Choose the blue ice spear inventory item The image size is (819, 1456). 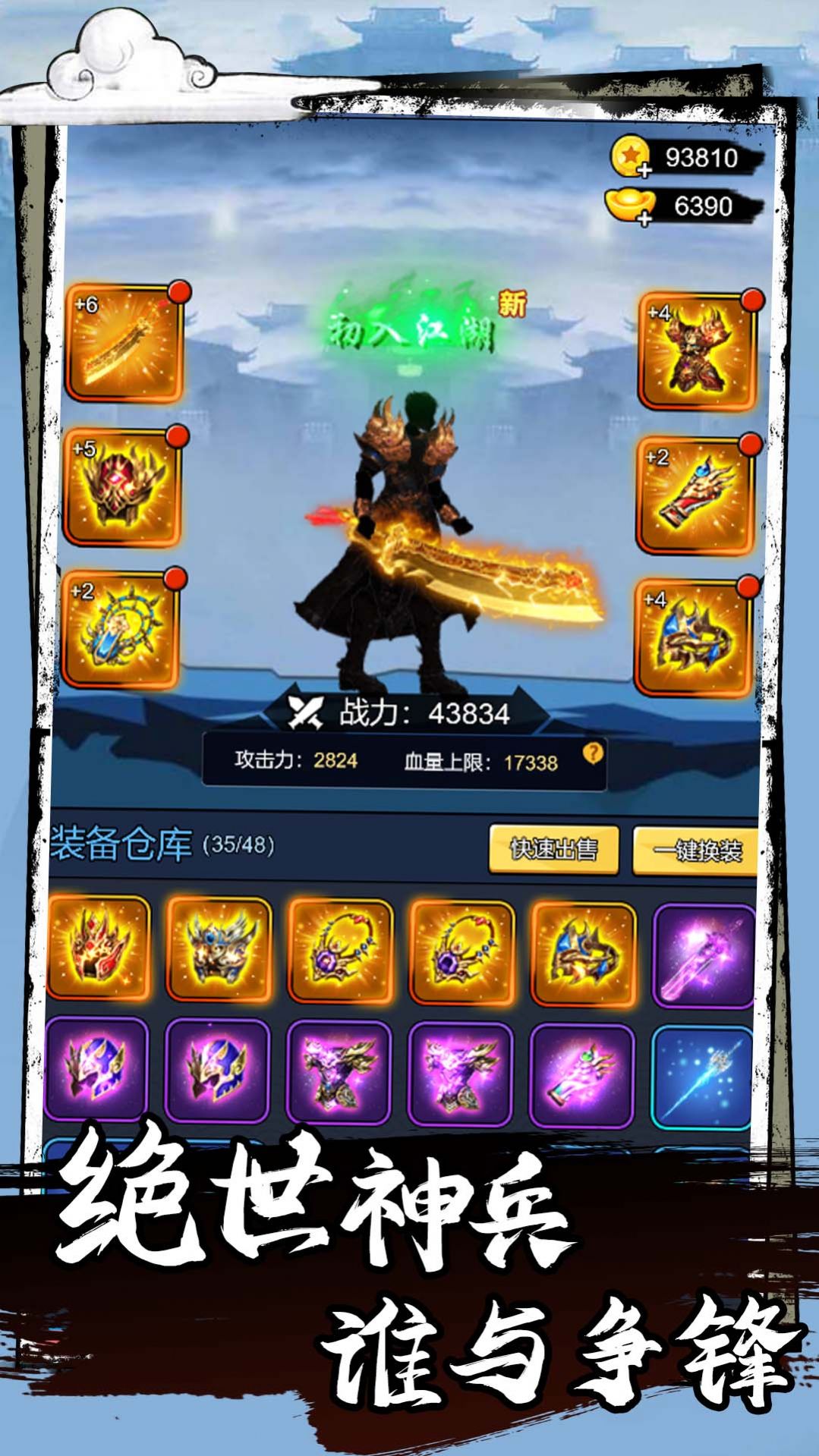click(x=702, y=1077)
